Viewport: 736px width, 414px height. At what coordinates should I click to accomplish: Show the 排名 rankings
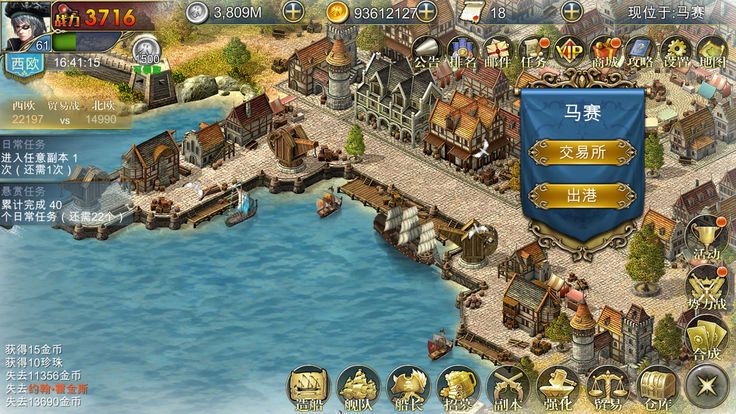pos(461,52)
